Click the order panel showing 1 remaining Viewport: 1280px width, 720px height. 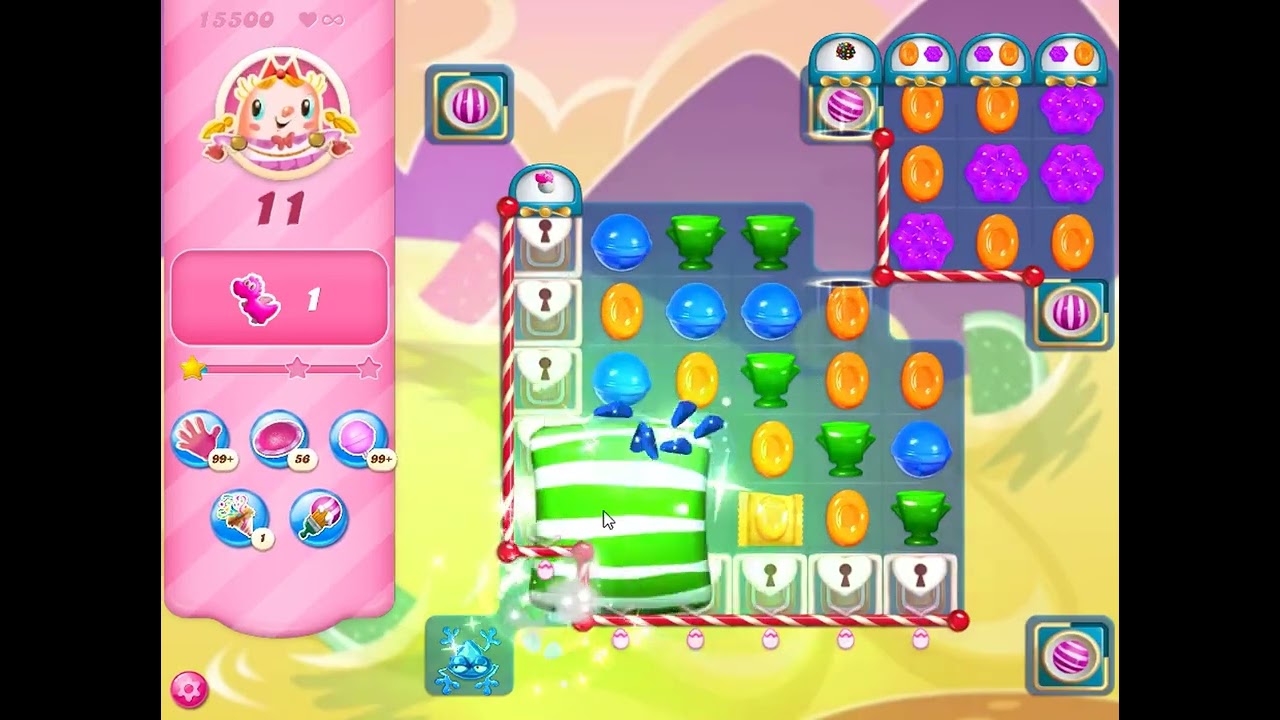tap(280, 297)
